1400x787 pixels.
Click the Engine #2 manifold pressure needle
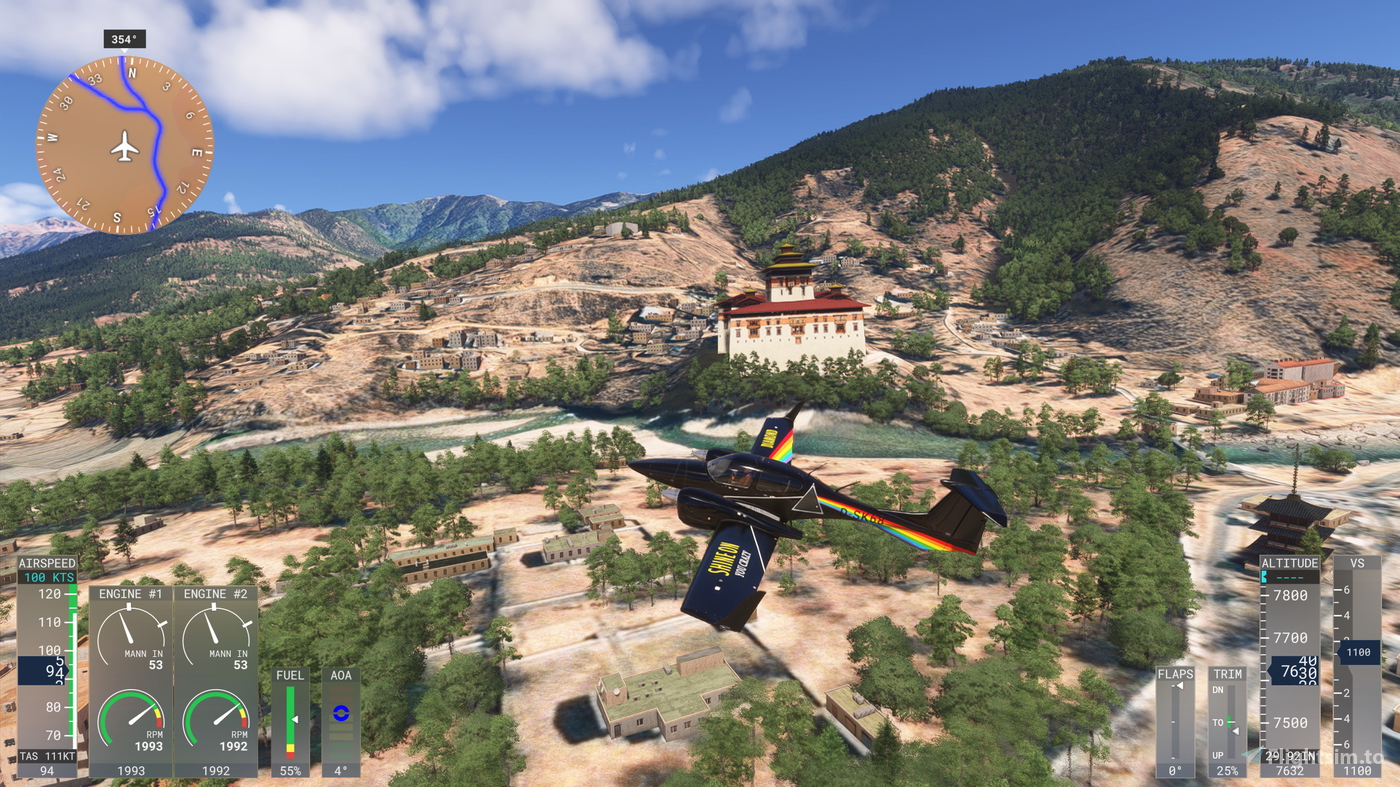tap(213, 627)
